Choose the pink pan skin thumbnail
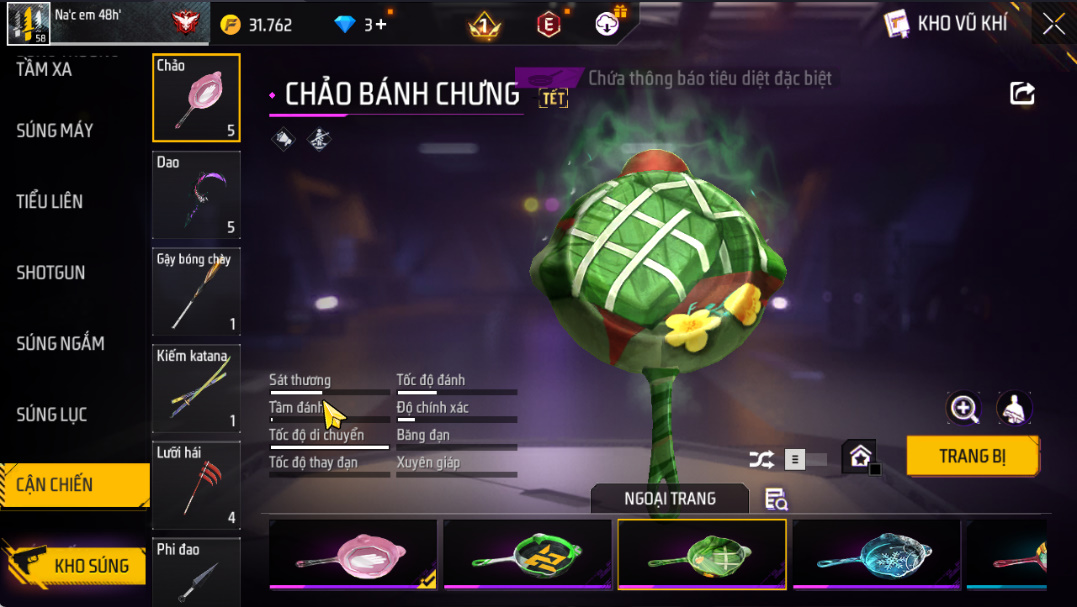Screen dimensions: 1077x607 coord(353,554)
